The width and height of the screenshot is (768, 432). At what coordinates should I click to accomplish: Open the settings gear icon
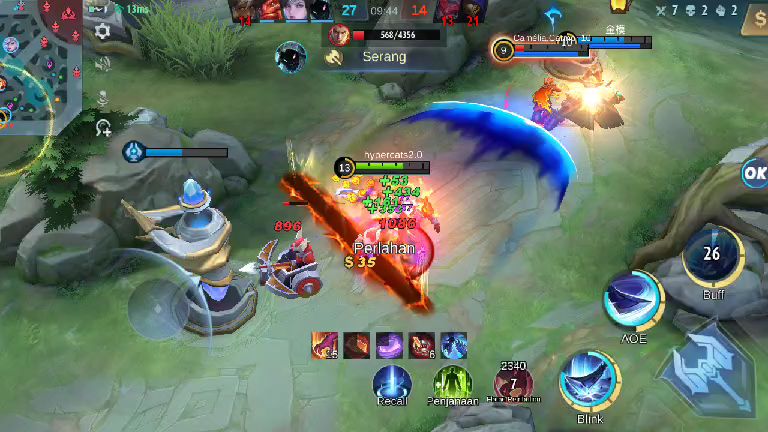tap(102, 31)
